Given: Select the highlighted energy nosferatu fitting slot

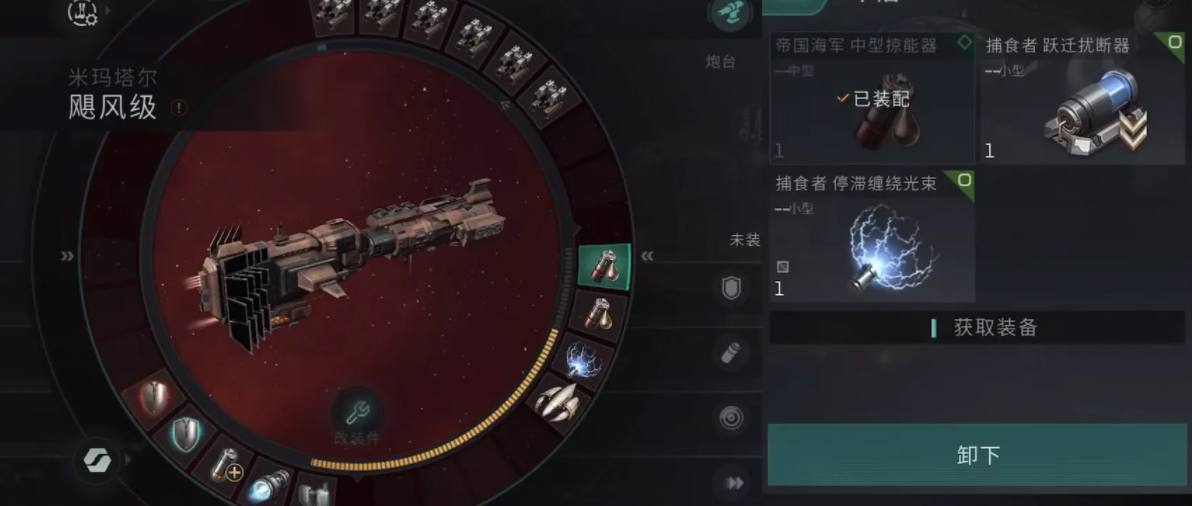Looking at the screenshot, I should point(604,267).
